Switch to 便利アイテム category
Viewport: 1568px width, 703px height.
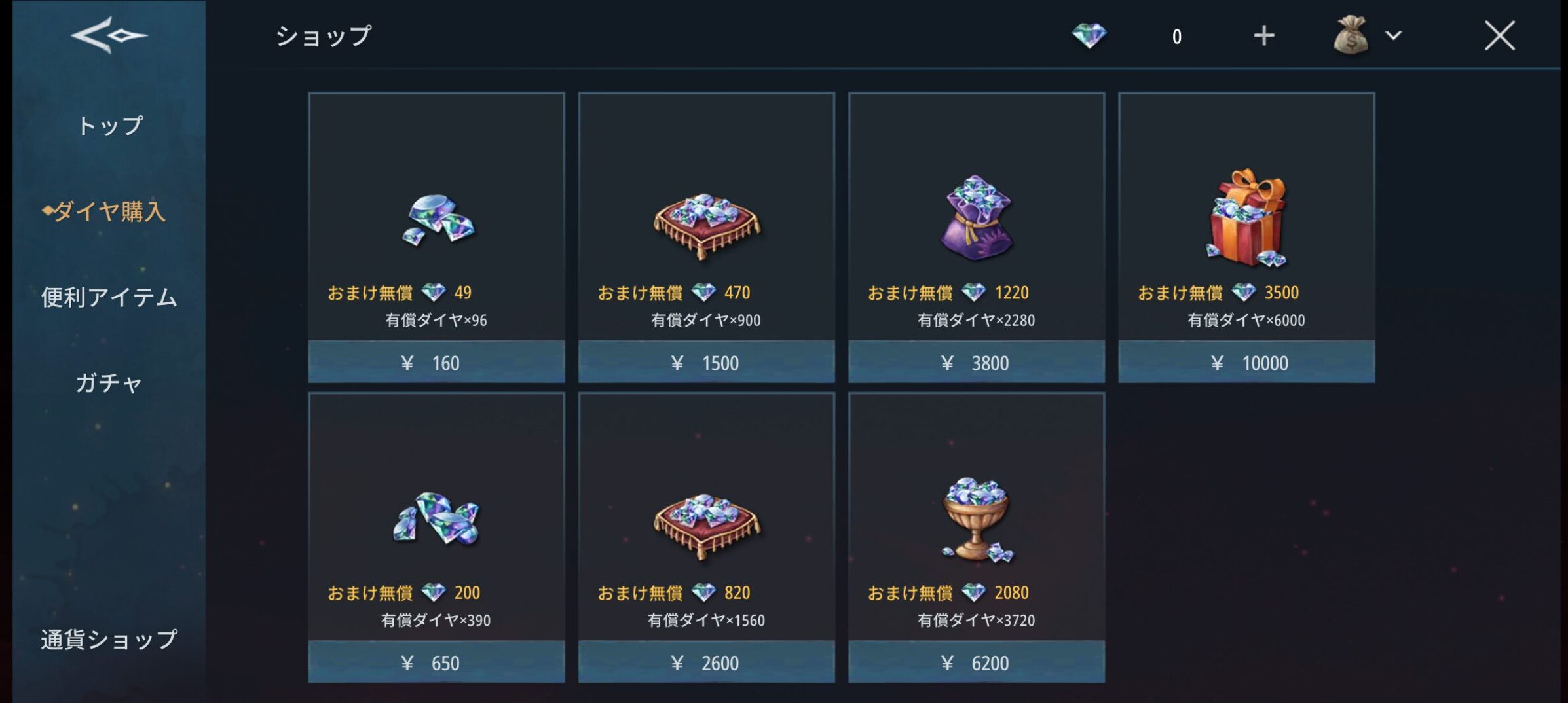(109, 297)
